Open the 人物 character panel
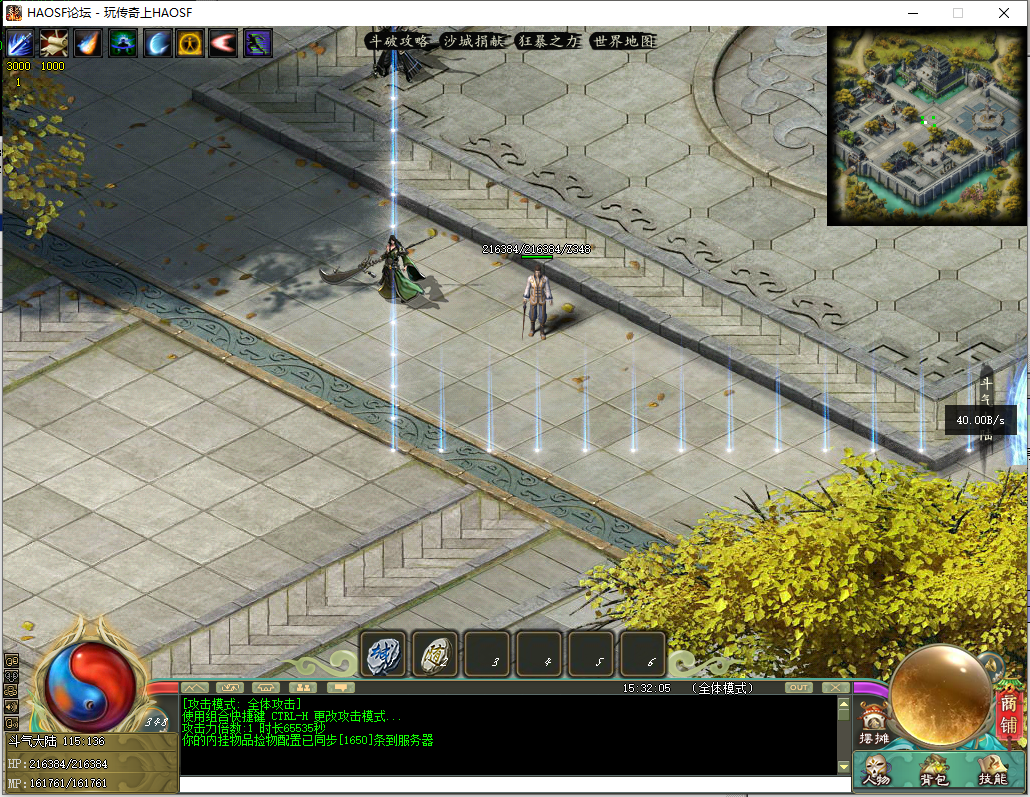This screenshot has height=797, width=1030. [877, 770]
